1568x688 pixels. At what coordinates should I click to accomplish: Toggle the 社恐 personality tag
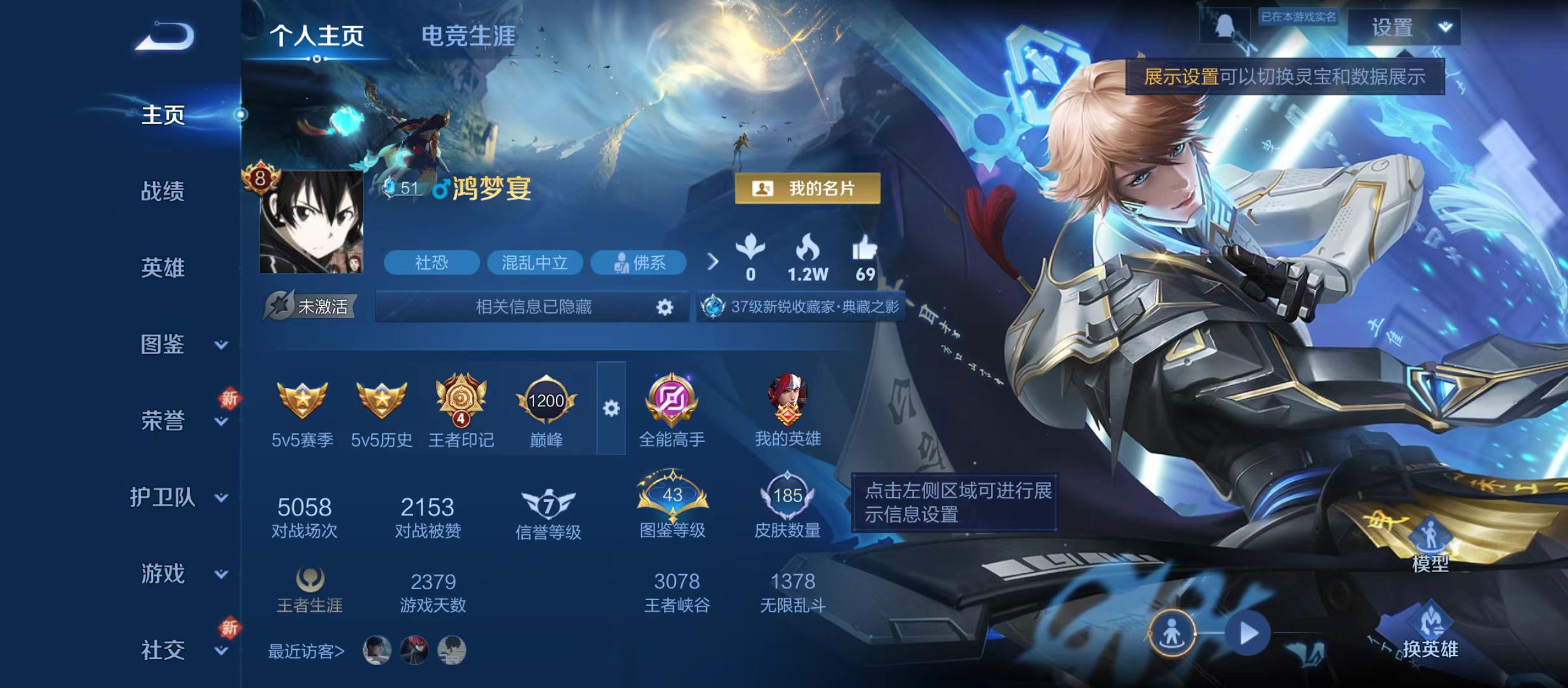[433, 263]
